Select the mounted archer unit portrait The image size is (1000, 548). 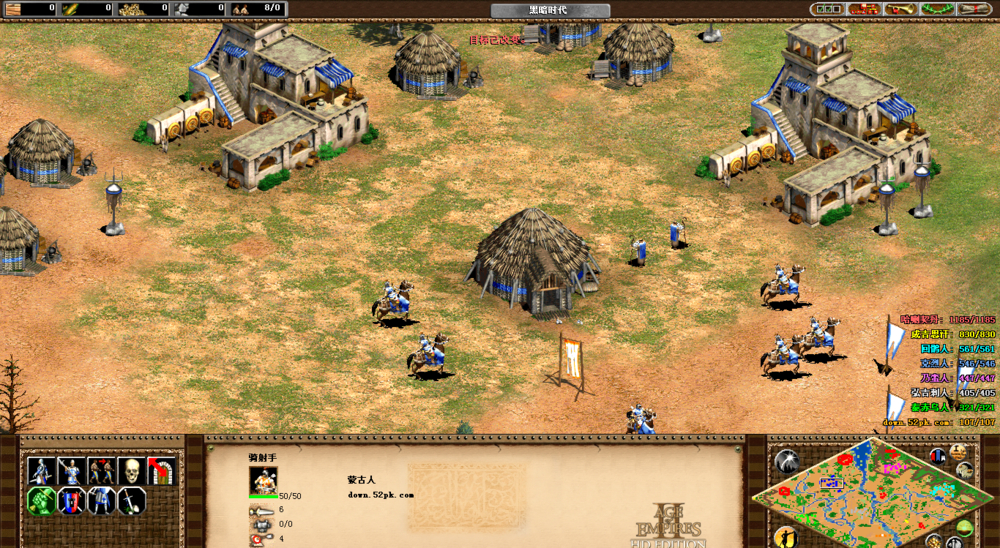tap(263, 482)
